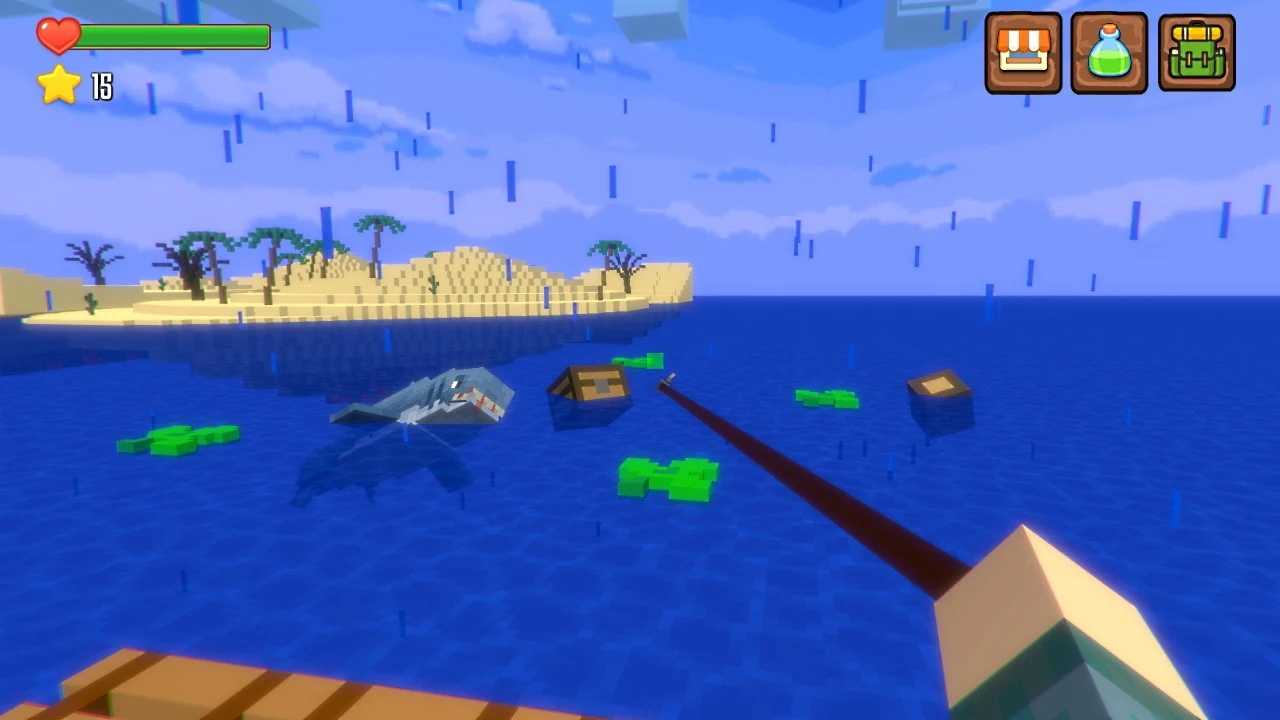This screenshot has height=720, width=1280.
Task: Click the red heart health icon
Action: click(58, 35)
